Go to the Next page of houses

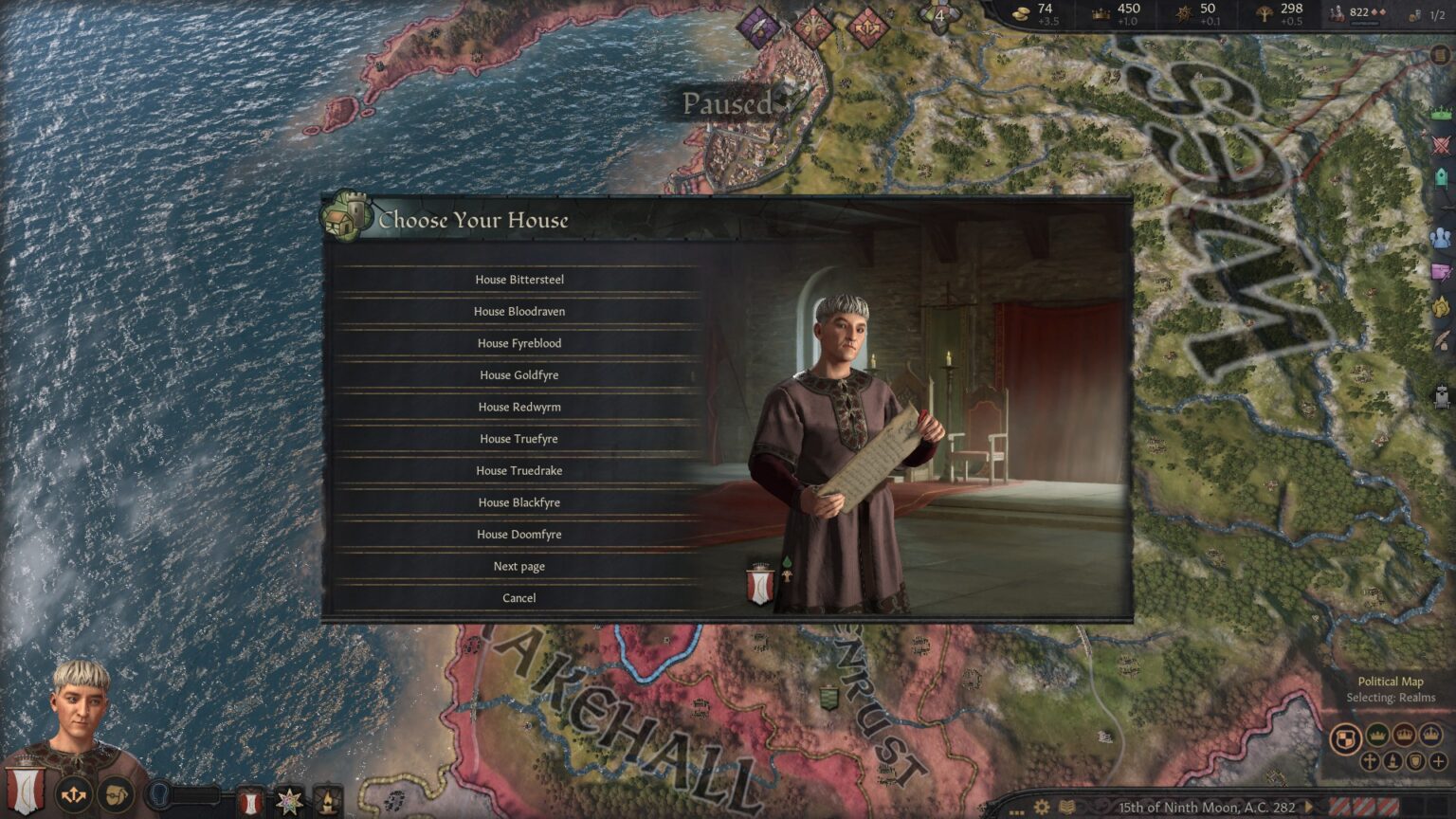519,566
